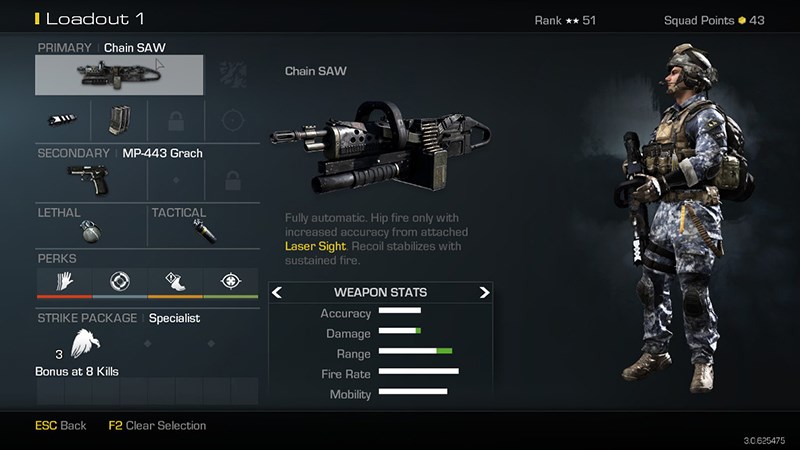Select the MP-443 Grach secondary pistol
Screen dimensions: 800x450
(x=90, y=180)
